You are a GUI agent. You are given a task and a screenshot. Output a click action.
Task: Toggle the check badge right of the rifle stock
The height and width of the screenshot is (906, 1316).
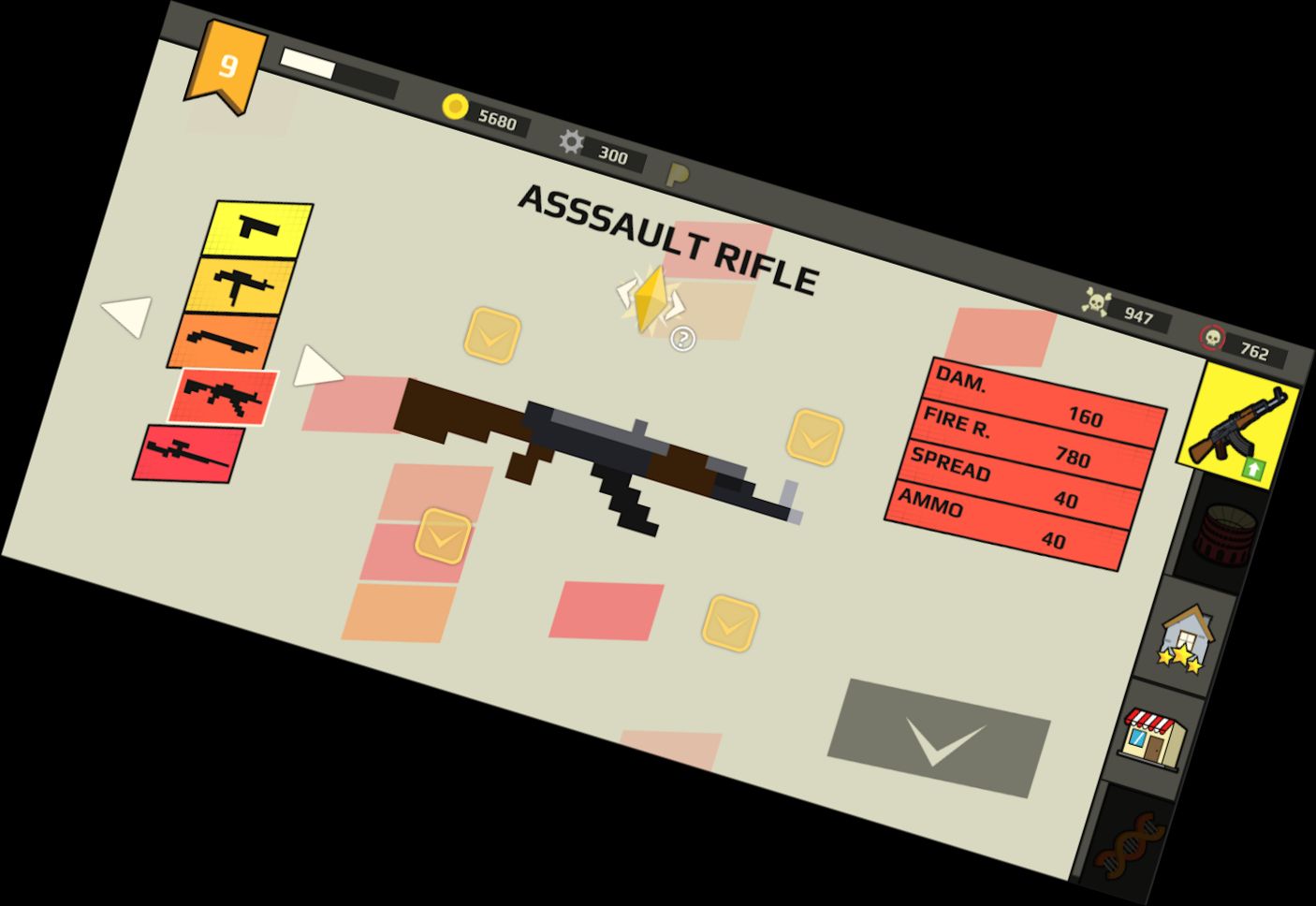813,435
